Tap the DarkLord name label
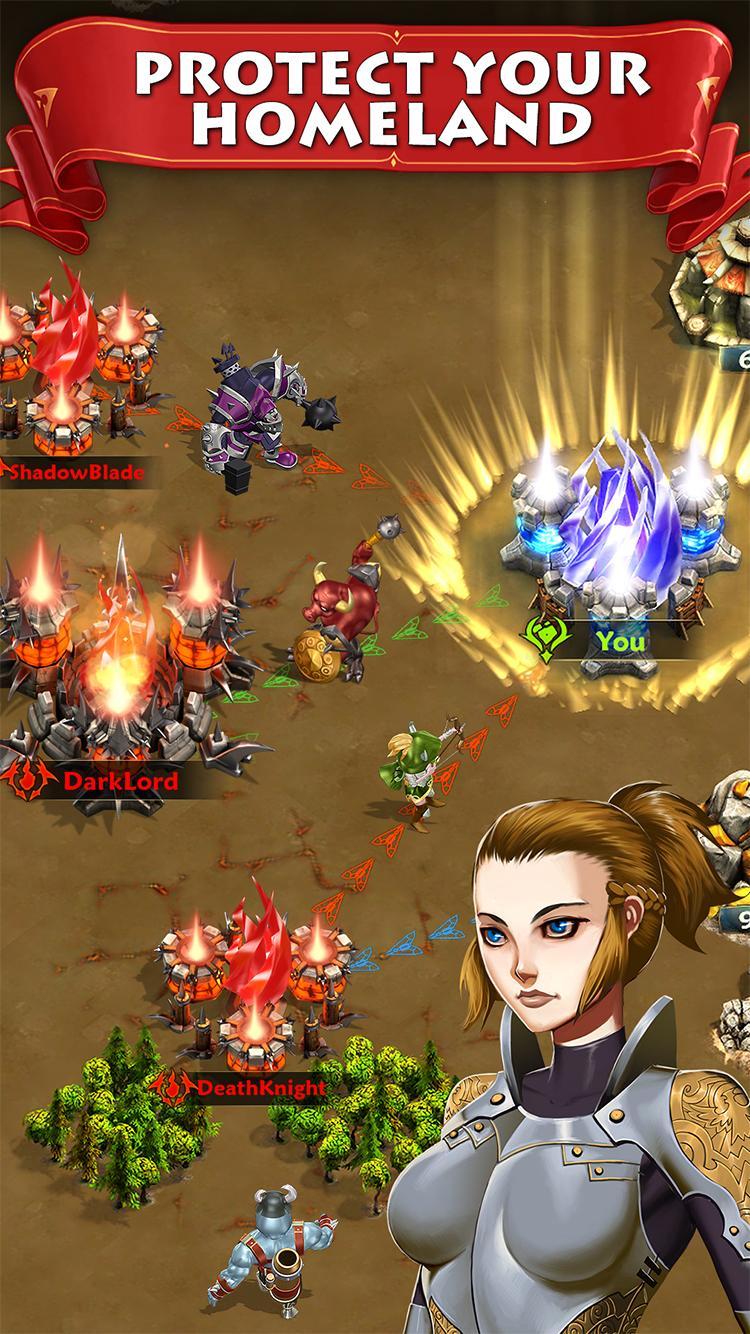The width and height of the screenshot is (750, 1334). click(x=118, y=780)
